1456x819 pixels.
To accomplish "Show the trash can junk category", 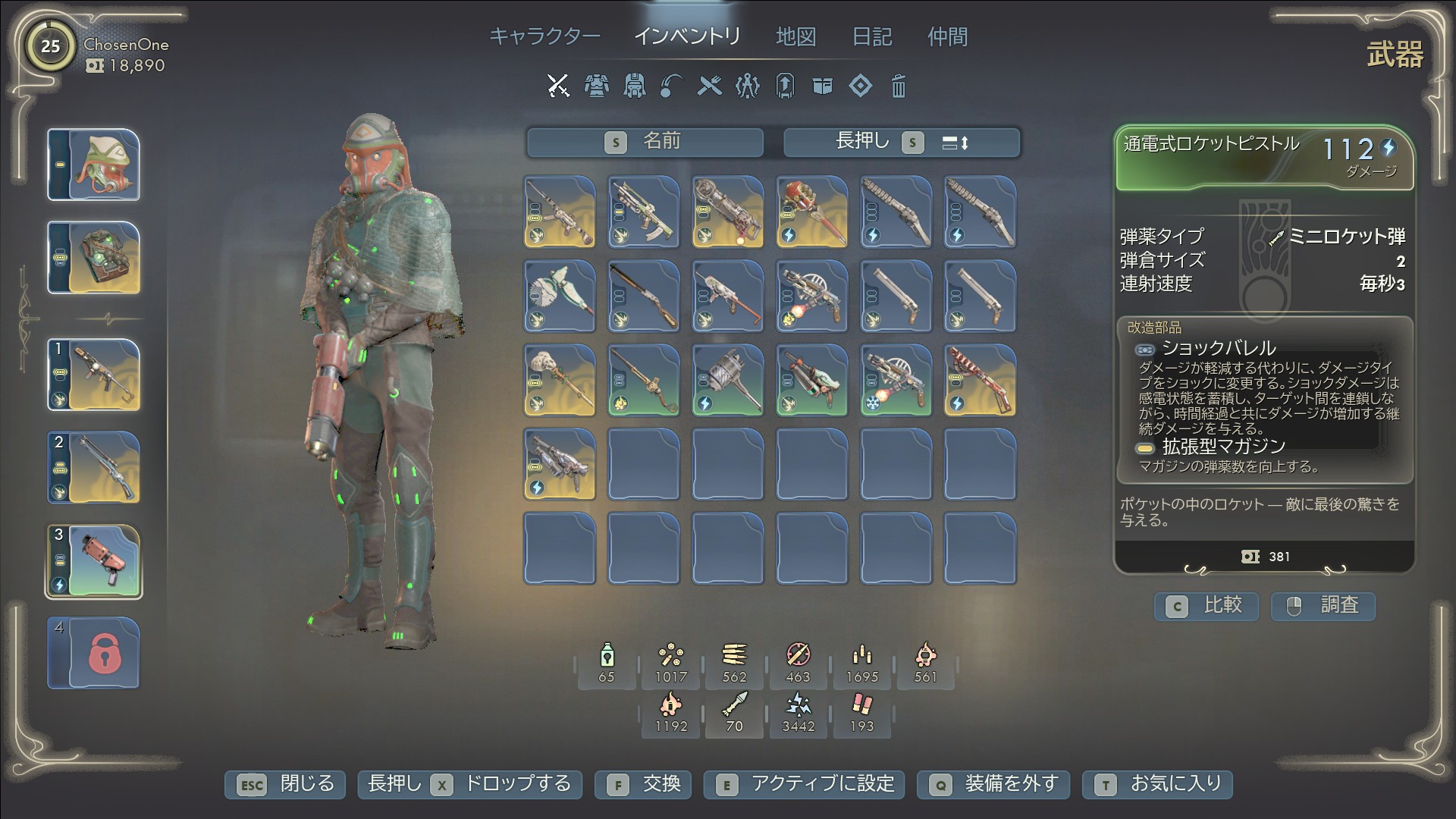I will coord(898,86).
